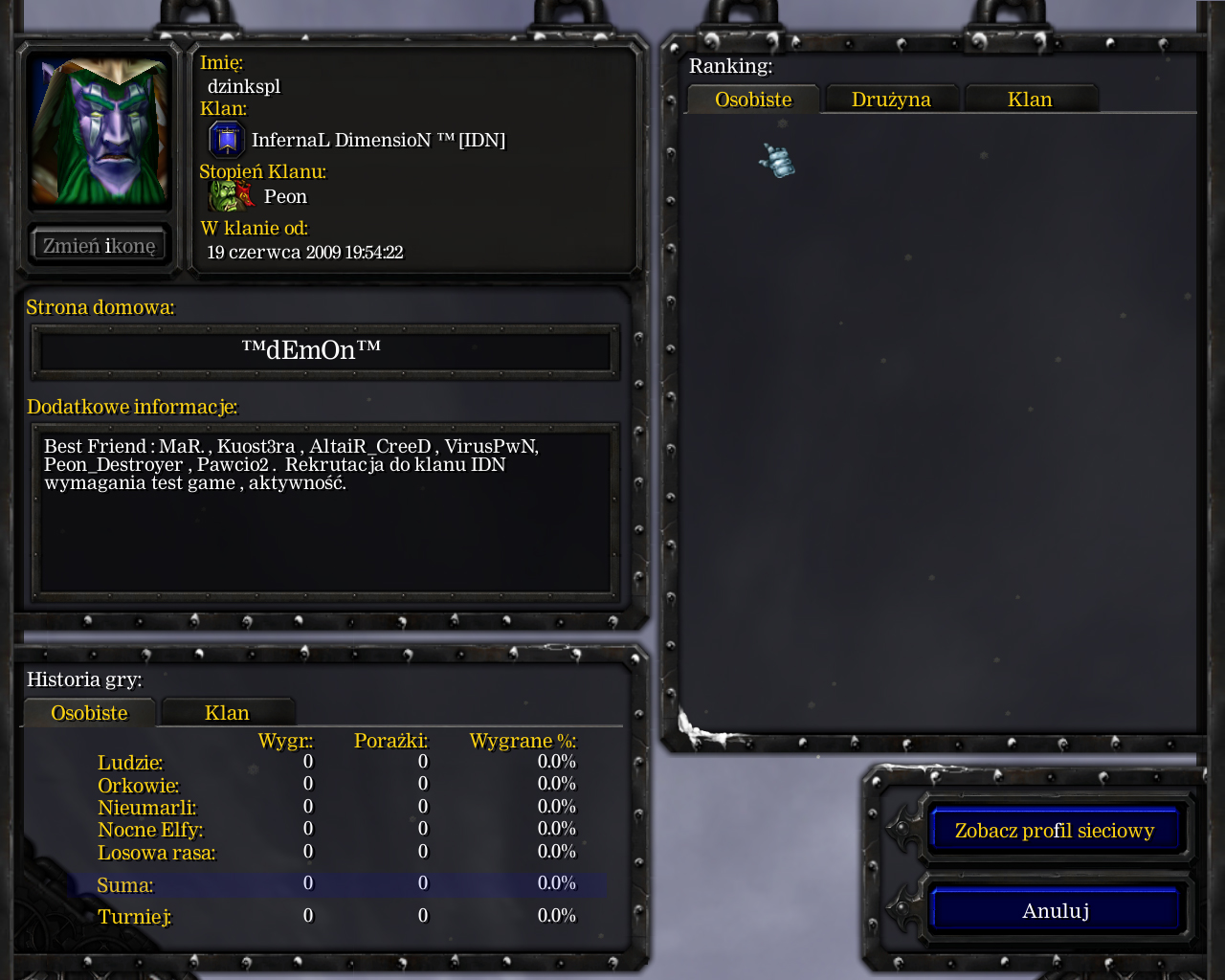
Task: Select the night elf profile portrait
Action: (x=100, y=130)
